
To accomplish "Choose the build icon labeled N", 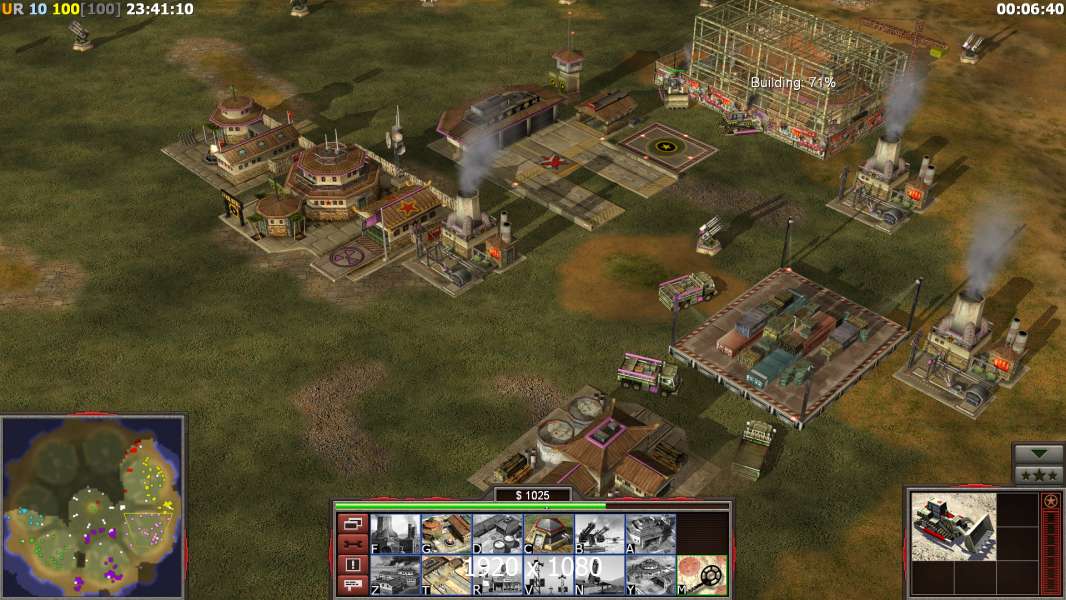I will click(599, 575).
